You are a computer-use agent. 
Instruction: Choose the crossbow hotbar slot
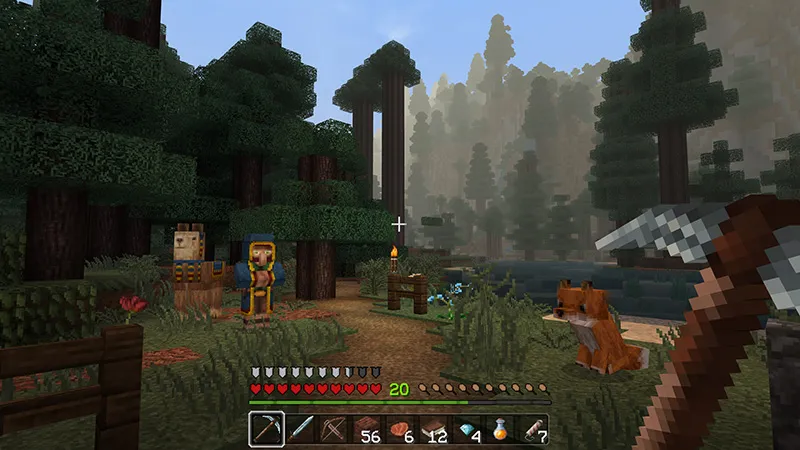point(332,429)
